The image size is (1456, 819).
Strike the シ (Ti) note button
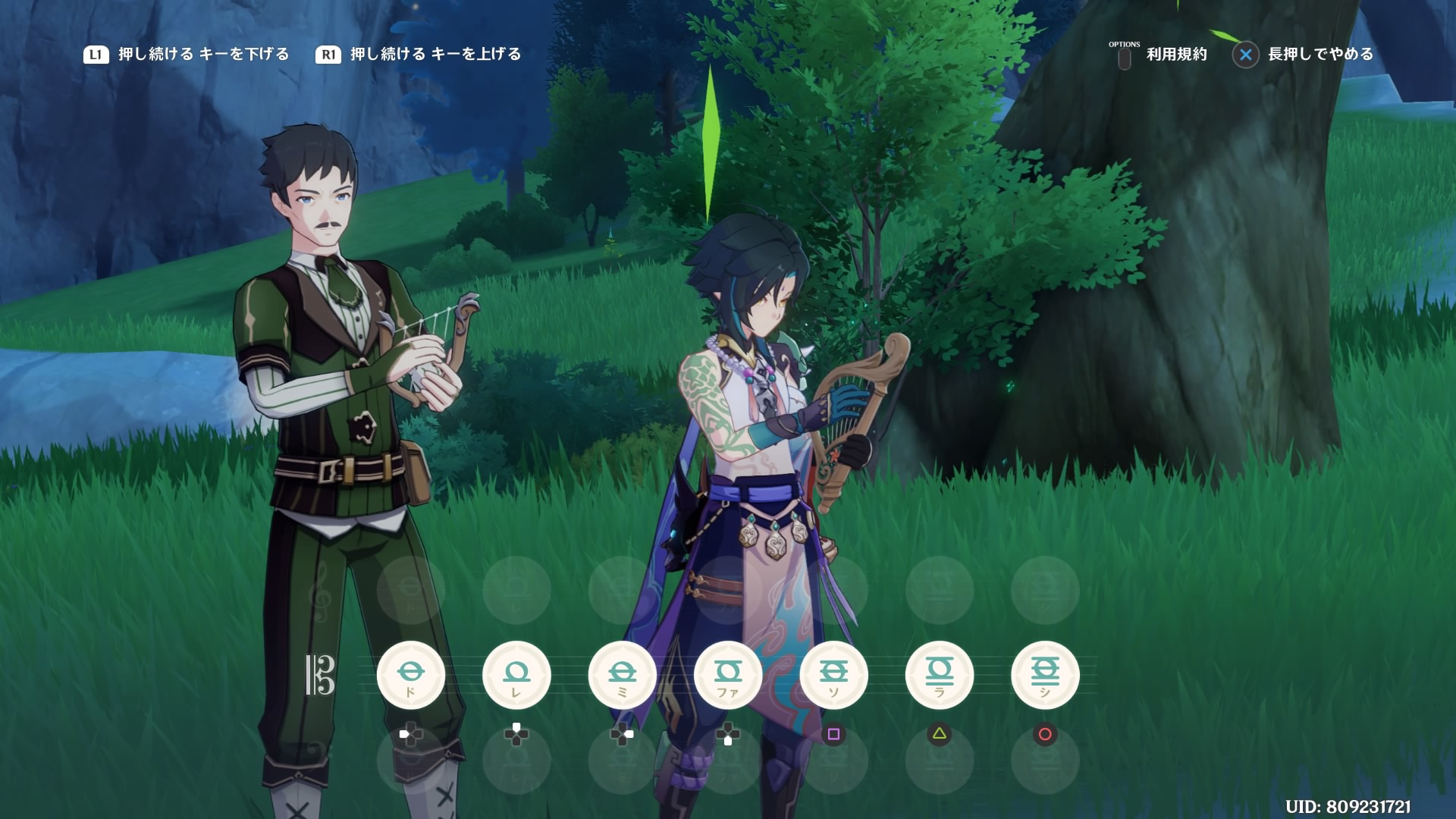click(1045, 675)
